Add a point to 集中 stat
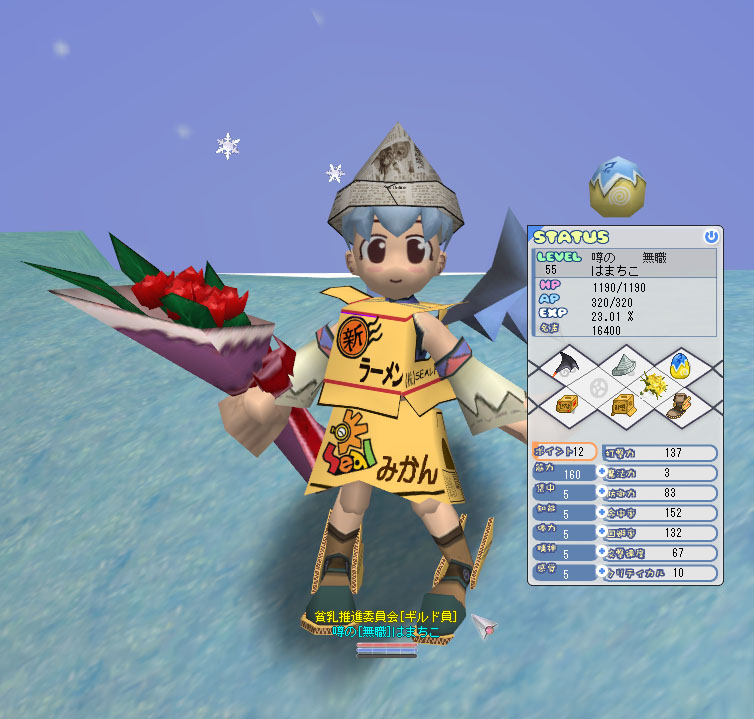754x719 pixels. [x=603, y=493]
